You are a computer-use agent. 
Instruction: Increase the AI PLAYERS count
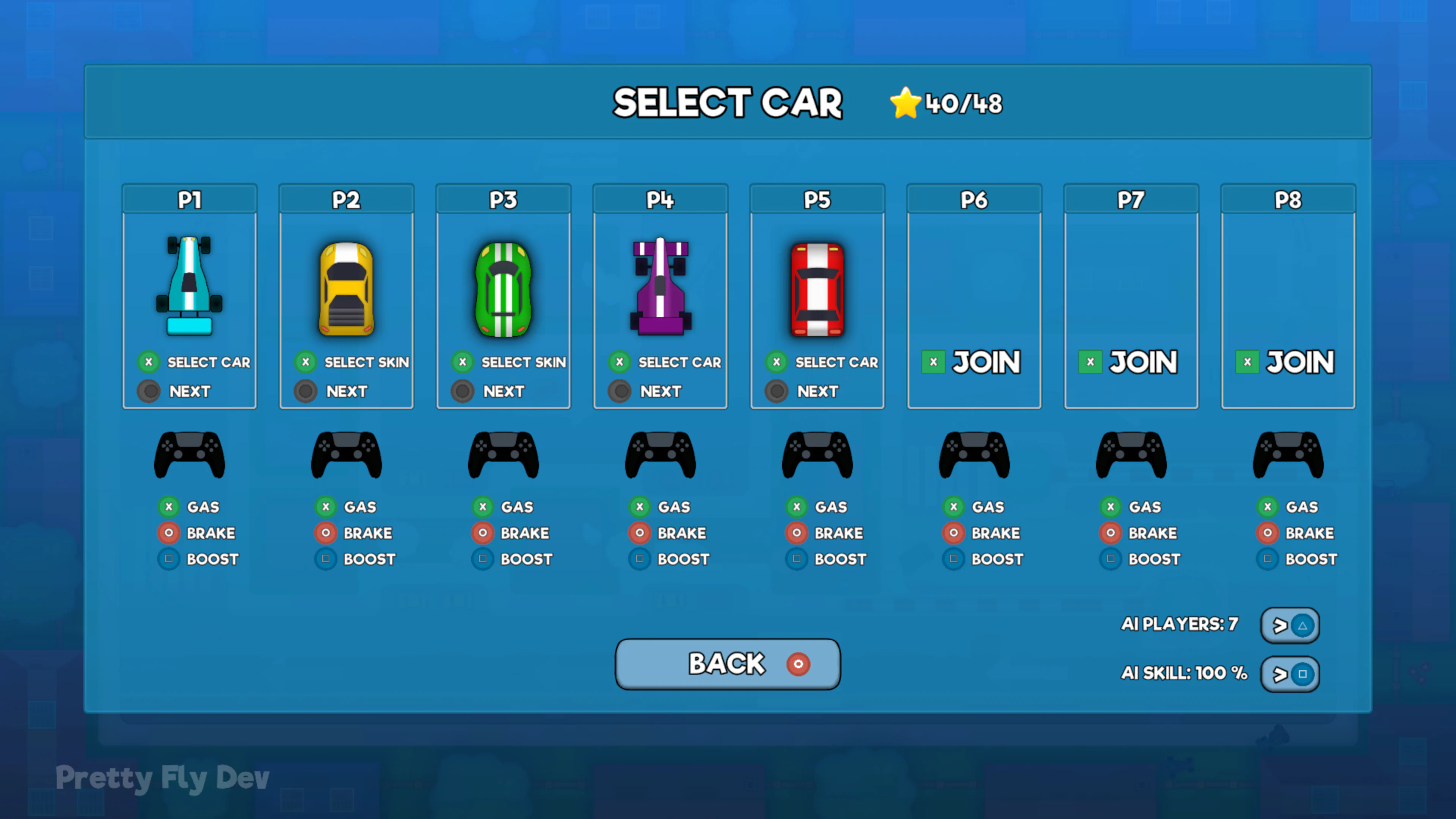pyautogui.click(x=1290, y=626)
